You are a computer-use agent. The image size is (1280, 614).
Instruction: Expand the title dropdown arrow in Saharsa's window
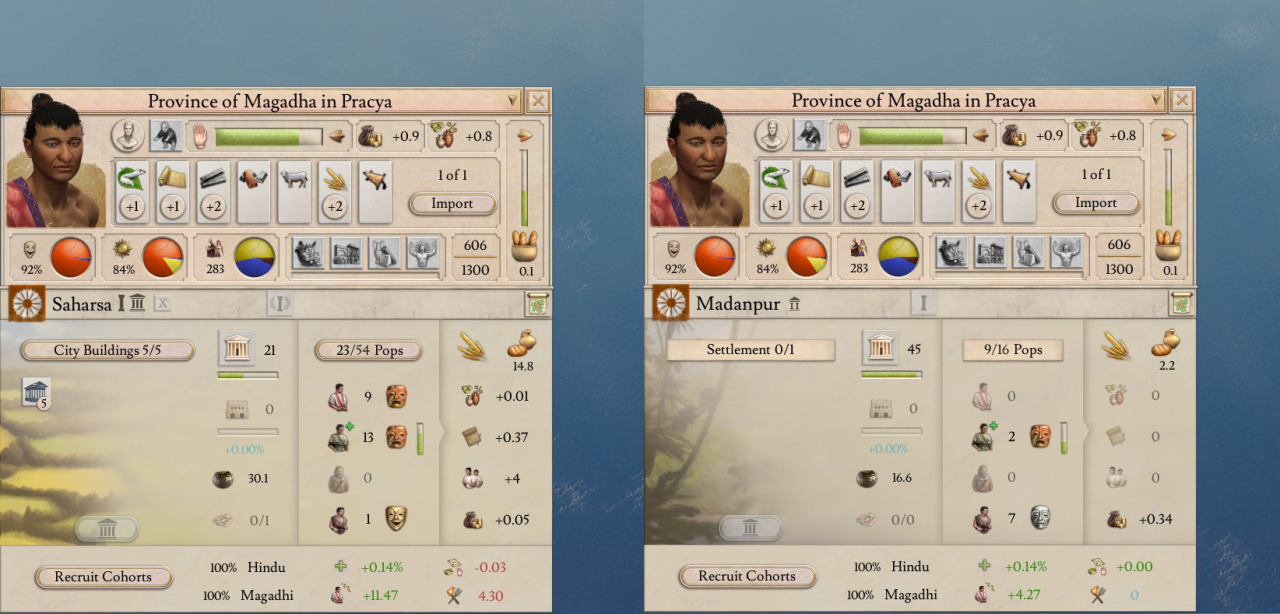point(513,101)
